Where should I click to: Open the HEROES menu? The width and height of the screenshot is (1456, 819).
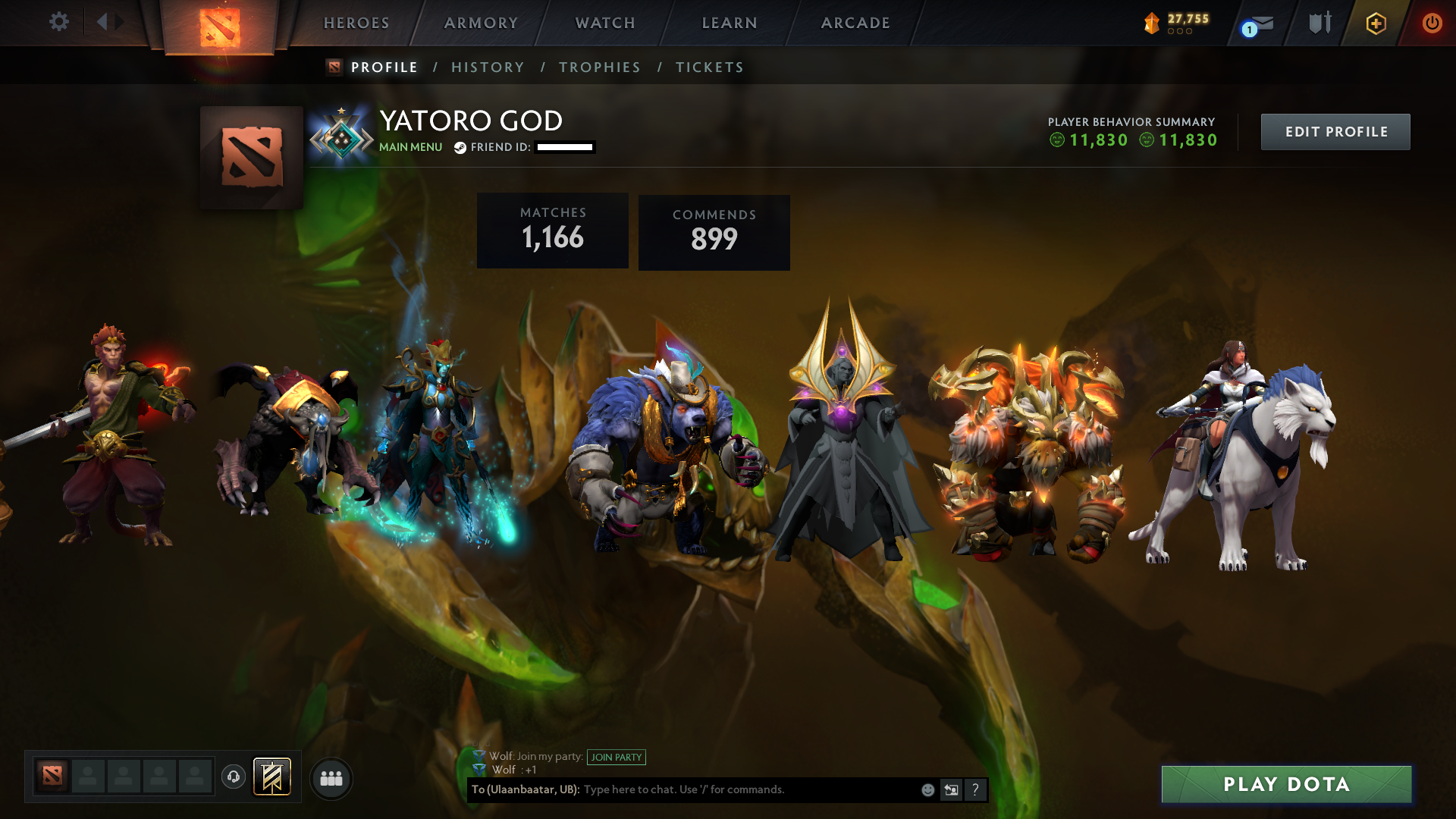coord(355,23)
